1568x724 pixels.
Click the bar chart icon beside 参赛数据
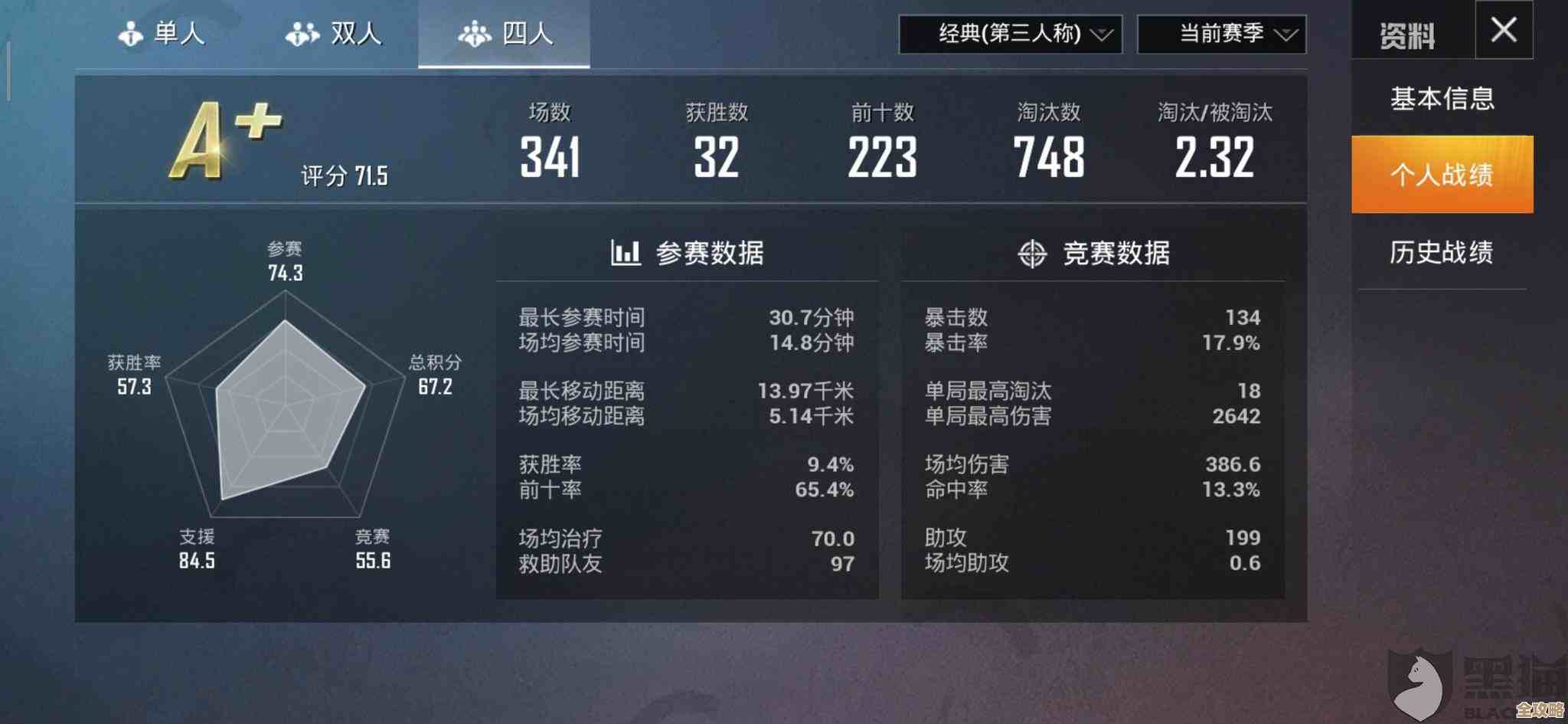[x=625, y=254]
